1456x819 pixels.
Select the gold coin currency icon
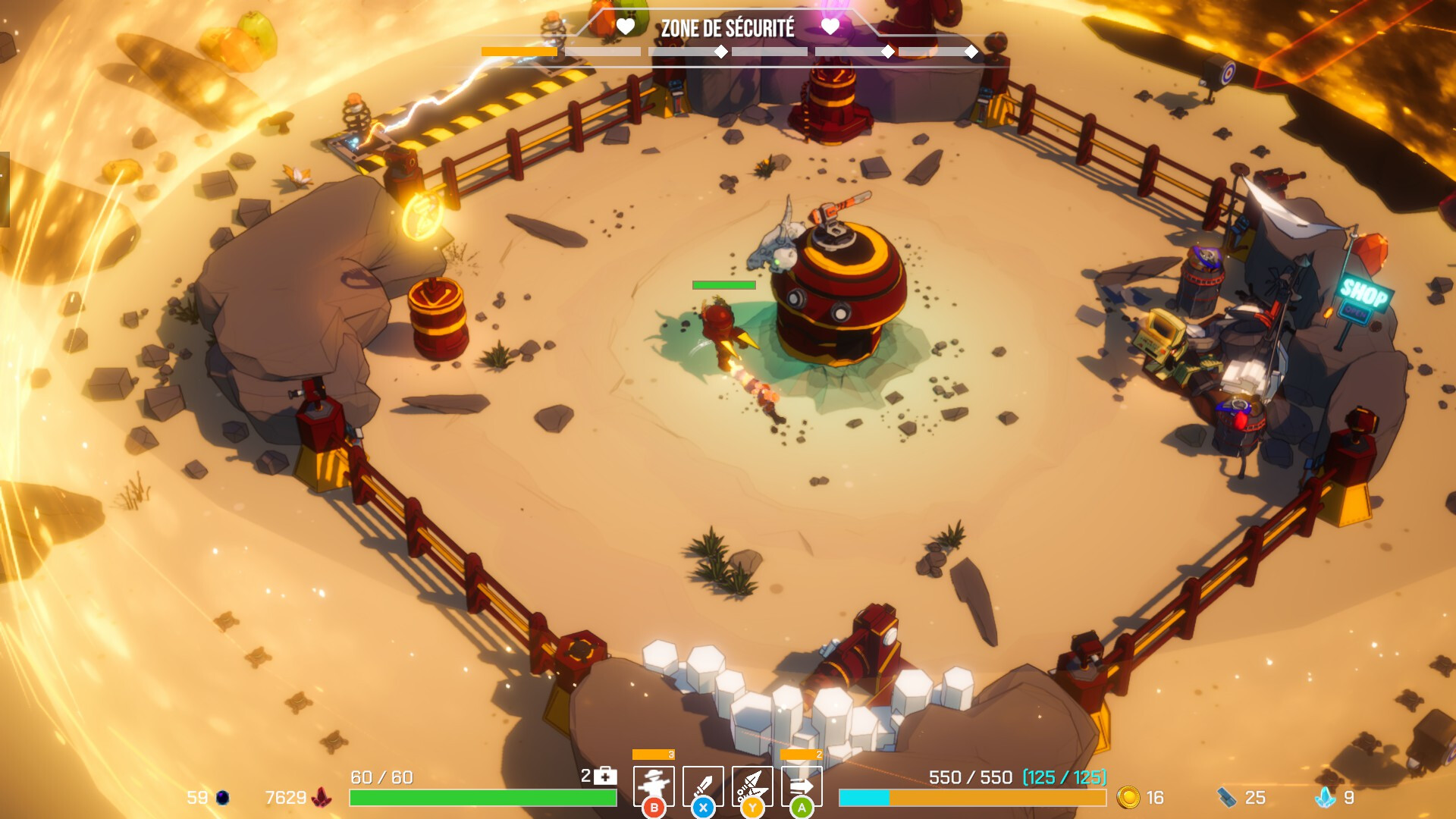[1128, 798]
